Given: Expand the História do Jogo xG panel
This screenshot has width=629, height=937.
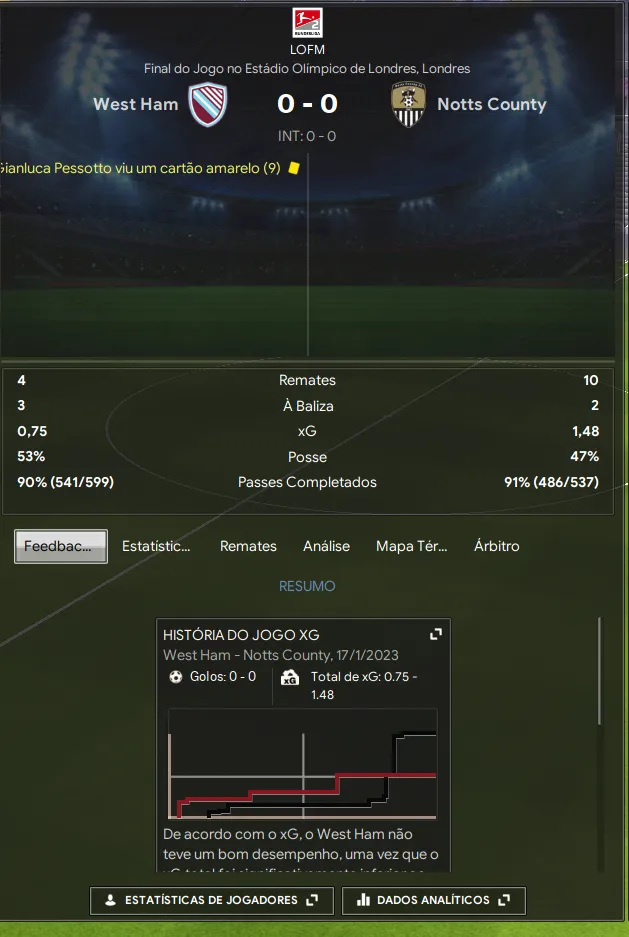Looking at the screenshot, I should pos(435,634).
